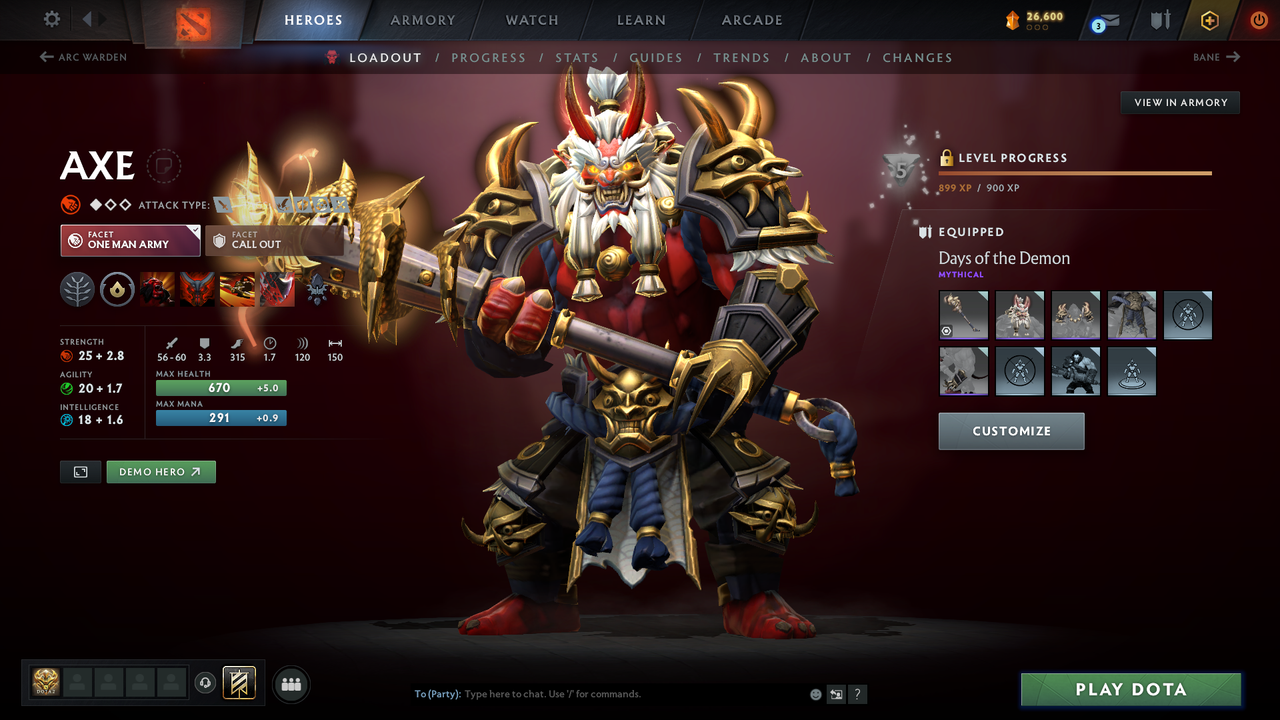Open the Berserker's Call ability icon
Viewport: 1280px width, 720px height.
pos(158,290)
